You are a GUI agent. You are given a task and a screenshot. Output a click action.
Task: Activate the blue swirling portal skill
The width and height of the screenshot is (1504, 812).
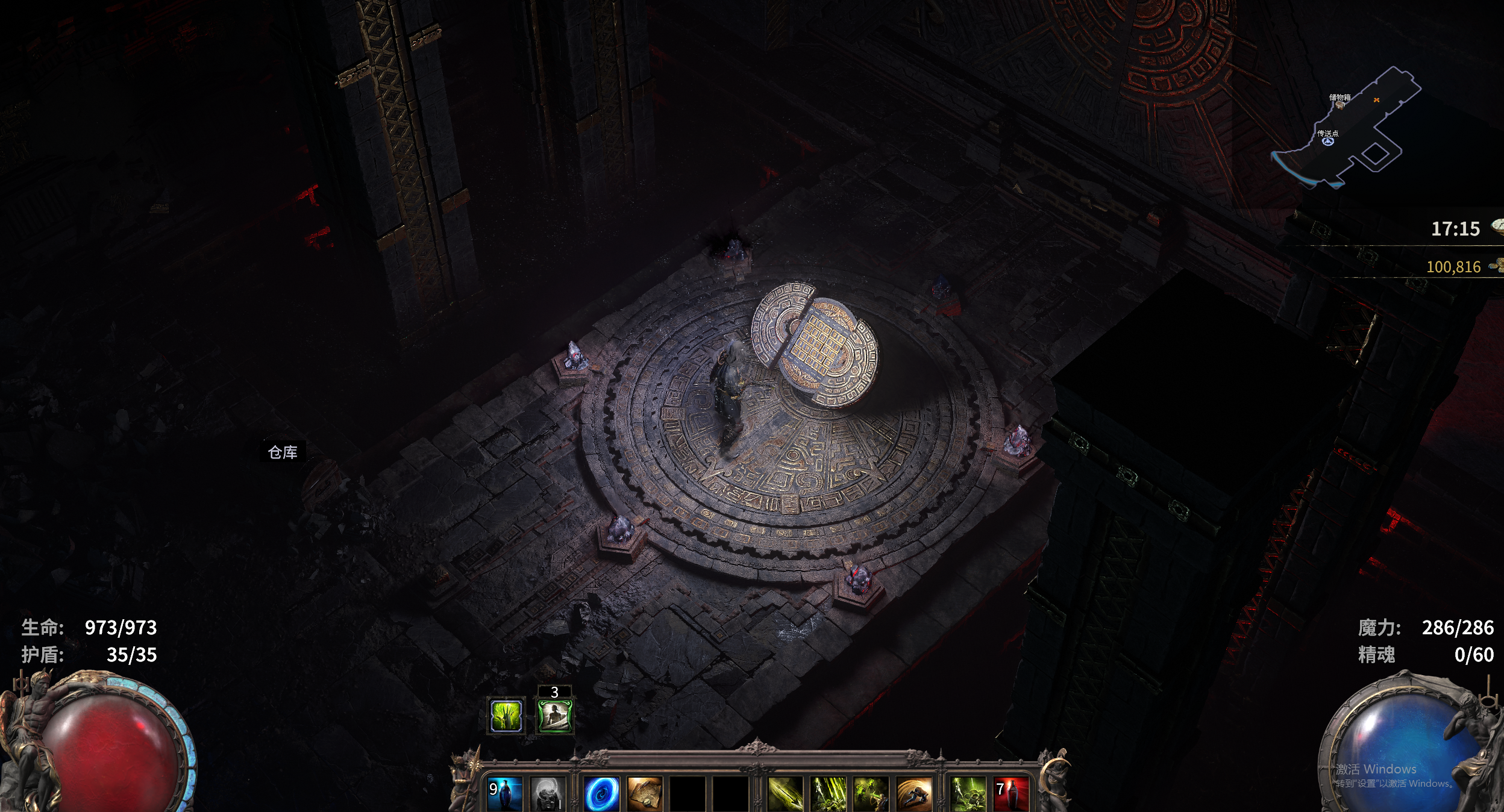click(601, 794)
